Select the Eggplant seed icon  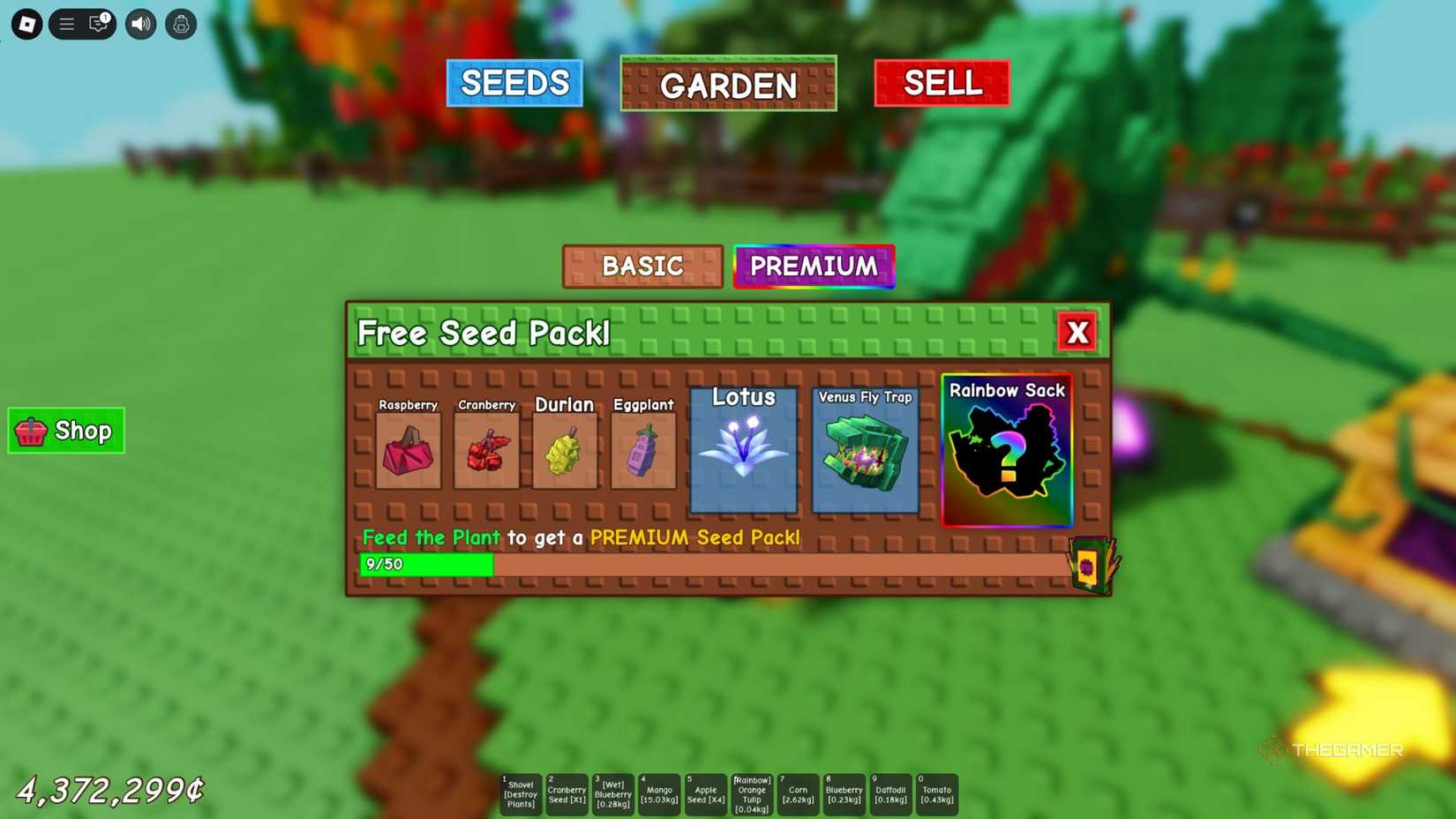(643, 452)
